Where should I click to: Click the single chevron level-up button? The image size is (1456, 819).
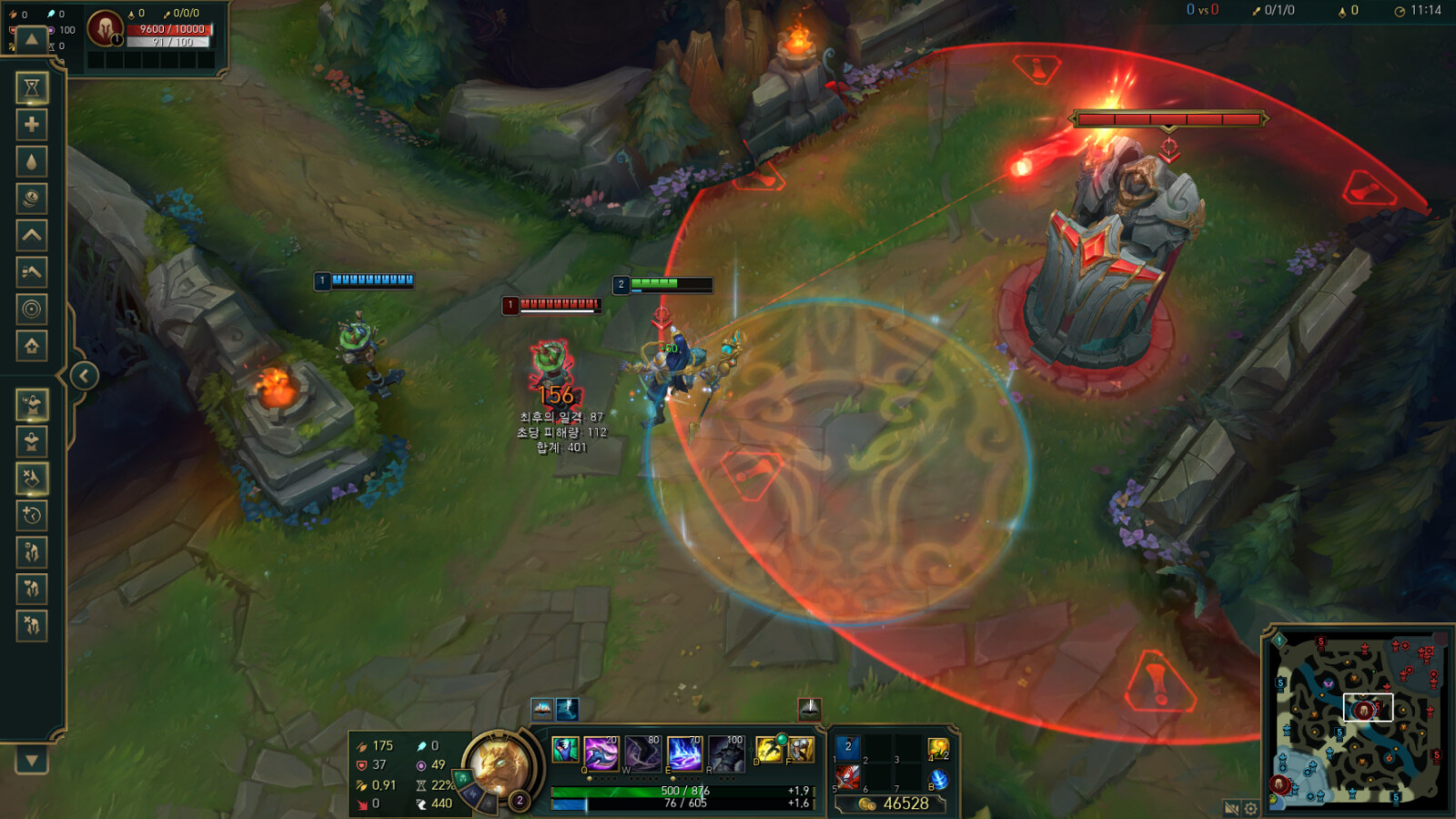click(x=32, y=236)
